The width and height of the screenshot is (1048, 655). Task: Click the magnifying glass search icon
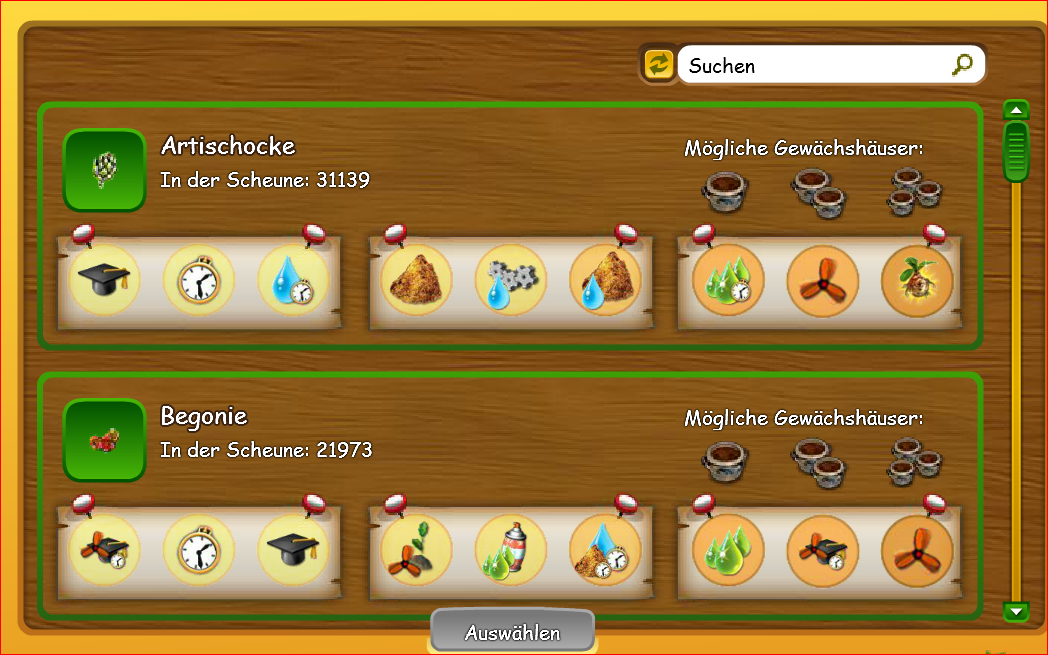[x=961, y=65]
